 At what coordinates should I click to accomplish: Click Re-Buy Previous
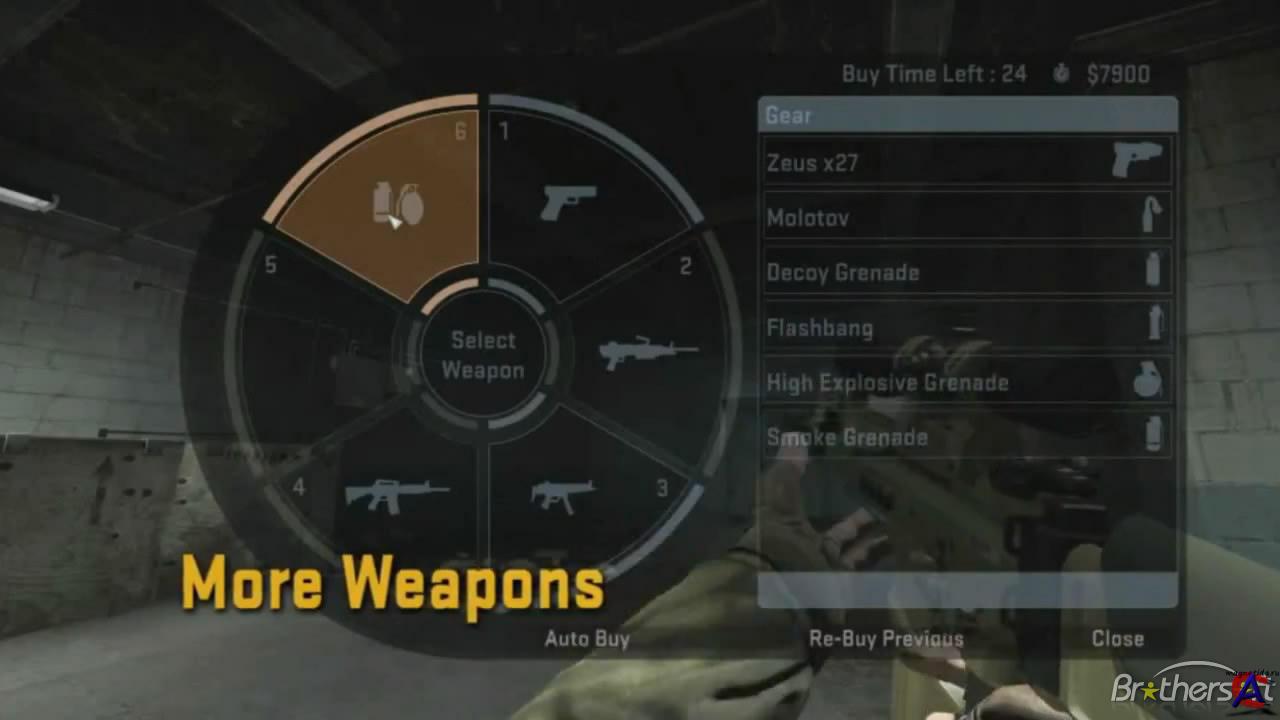[x=886, y=639]
